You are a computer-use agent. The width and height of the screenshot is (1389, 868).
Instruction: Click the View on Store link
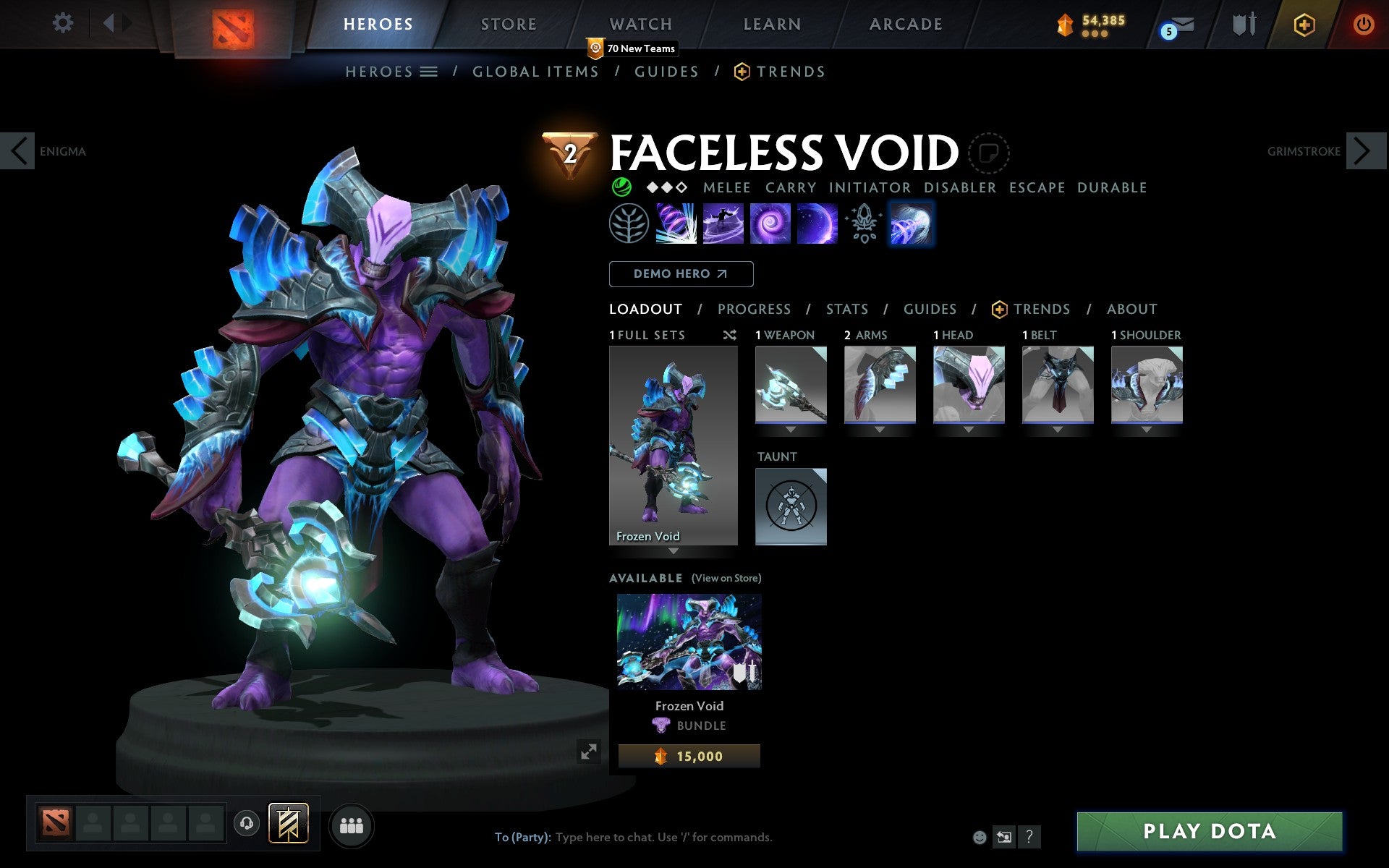pyautogui.click(x=726, y=578)
